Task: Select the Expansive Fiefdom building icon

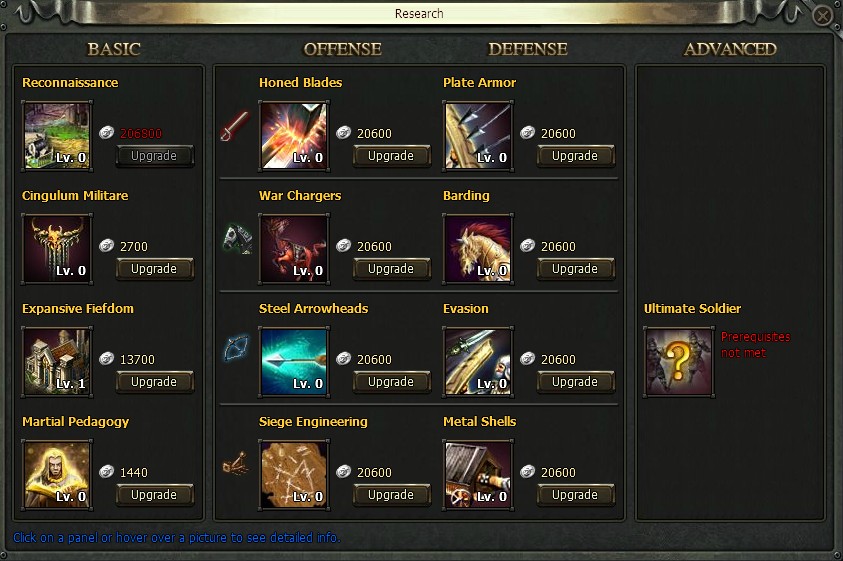Action: coord(57,361)
